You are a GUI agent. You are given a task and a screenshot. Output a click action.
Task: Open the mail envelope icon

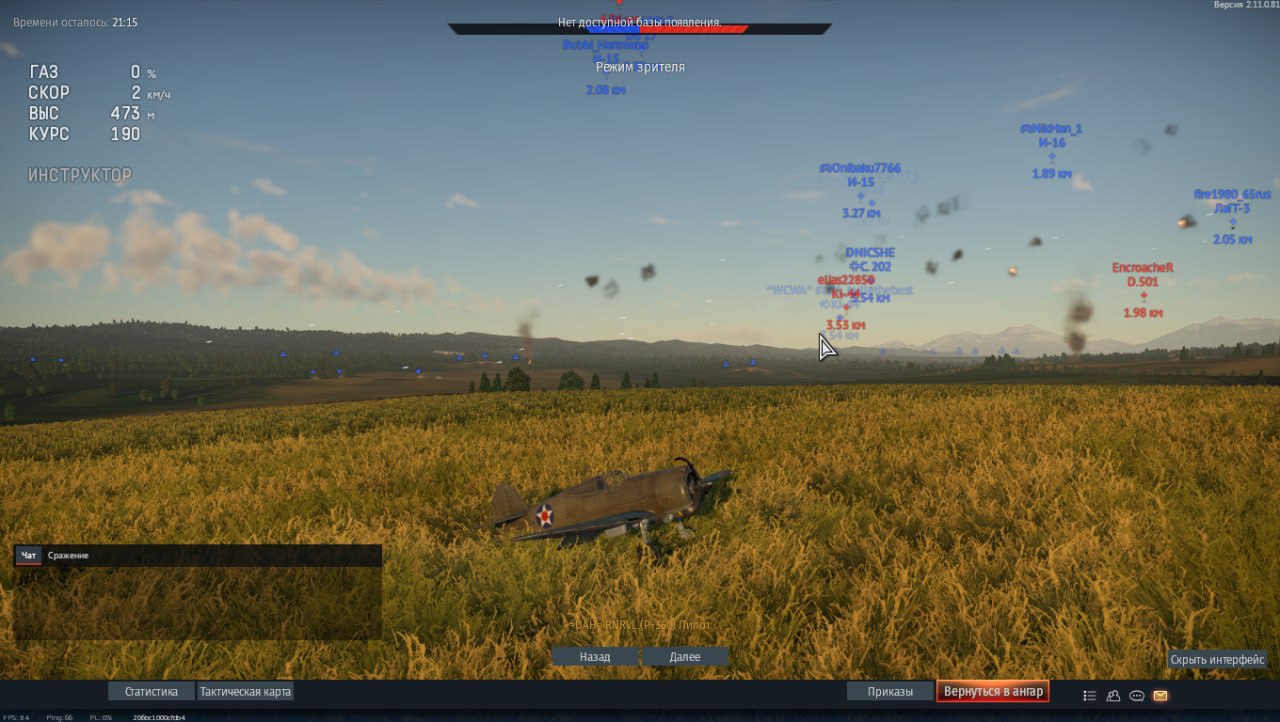(x=1161, y=695)
